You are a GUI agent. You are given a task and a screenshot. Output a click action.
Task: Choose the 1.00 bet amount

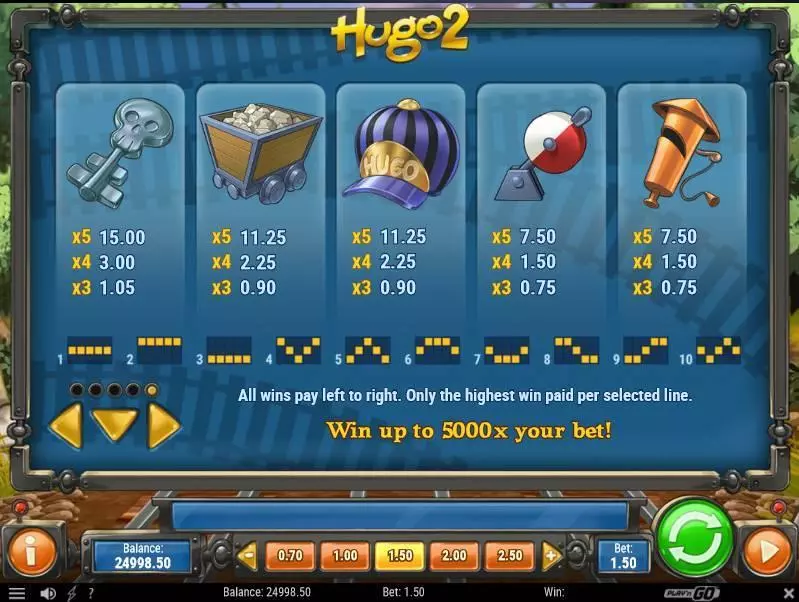[344, 555]
